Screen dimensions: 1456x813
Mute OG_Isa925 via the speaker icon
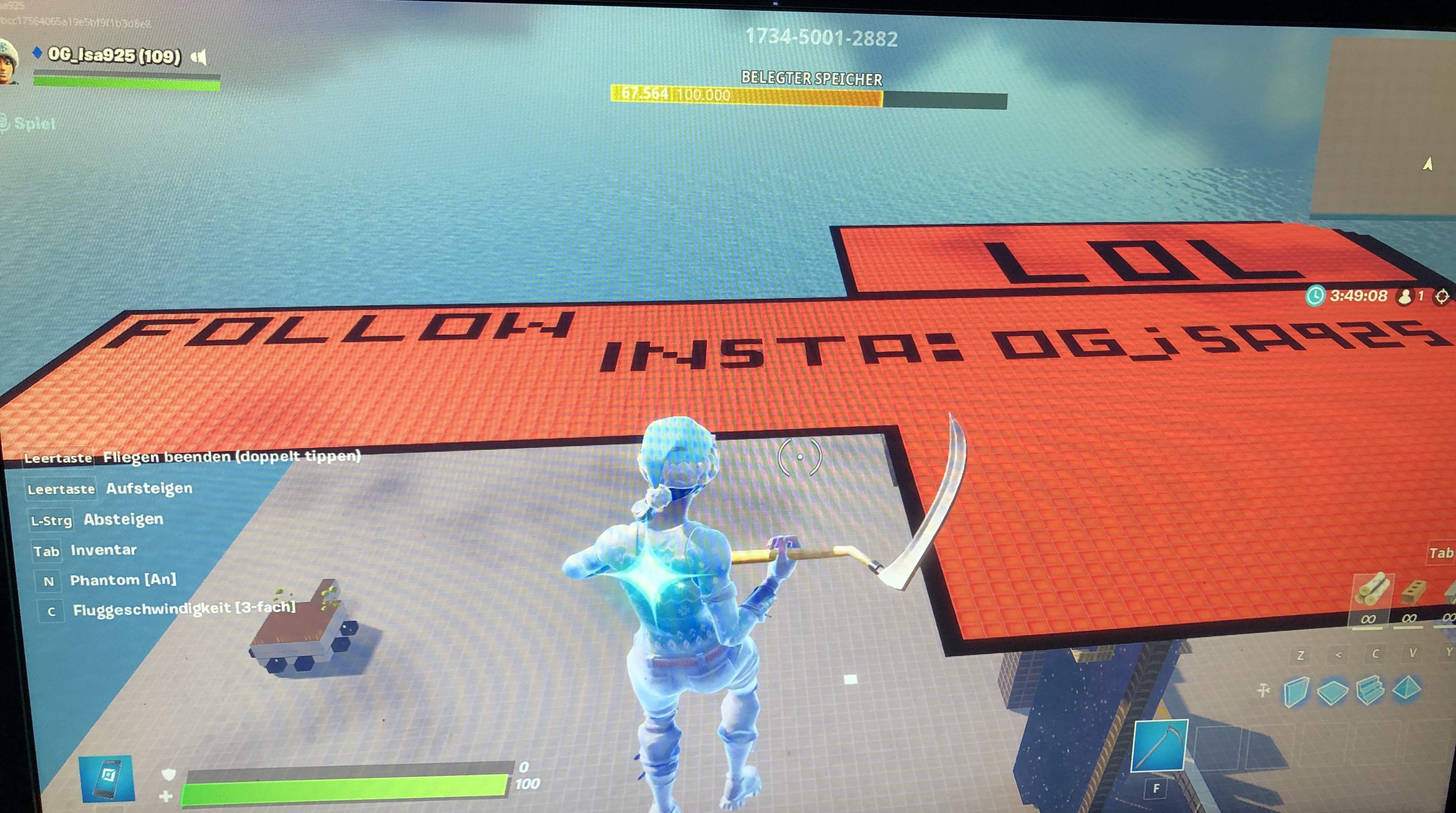point(199,57)
